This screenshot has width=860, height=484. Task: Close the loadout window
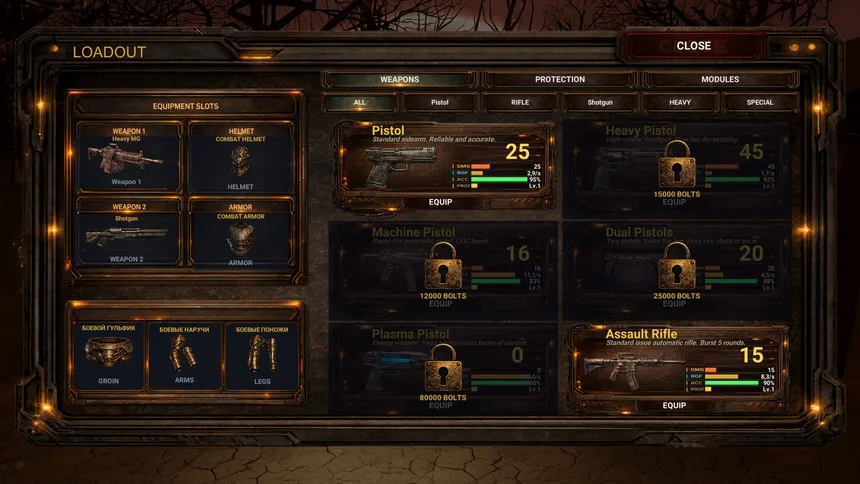coord(693,46)
